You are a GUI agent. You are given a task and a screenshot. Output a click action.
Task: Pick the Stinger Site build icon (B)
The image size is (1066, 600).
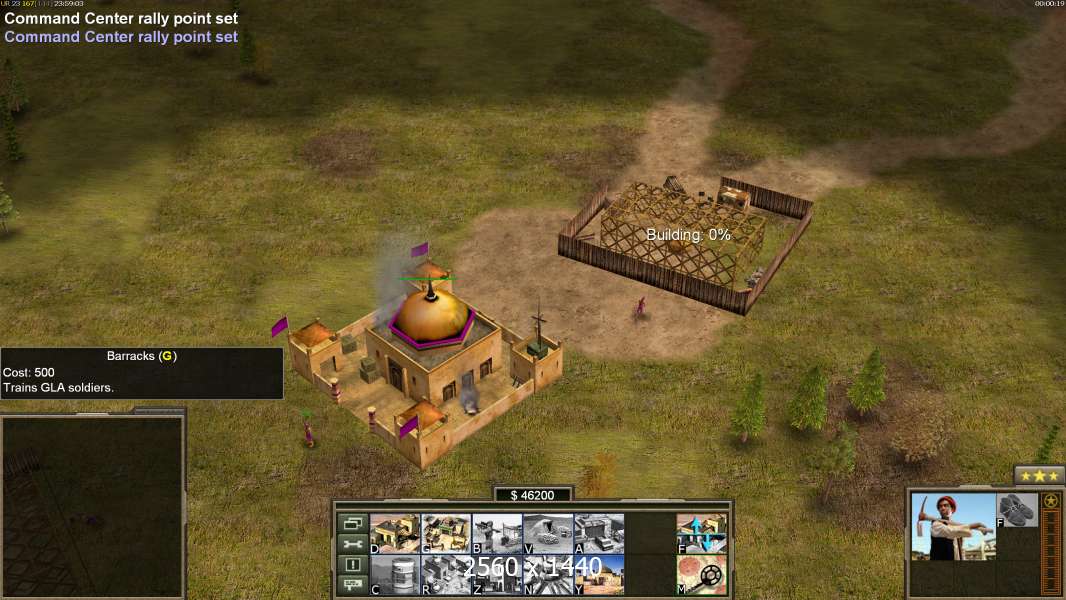click(497, 533)
